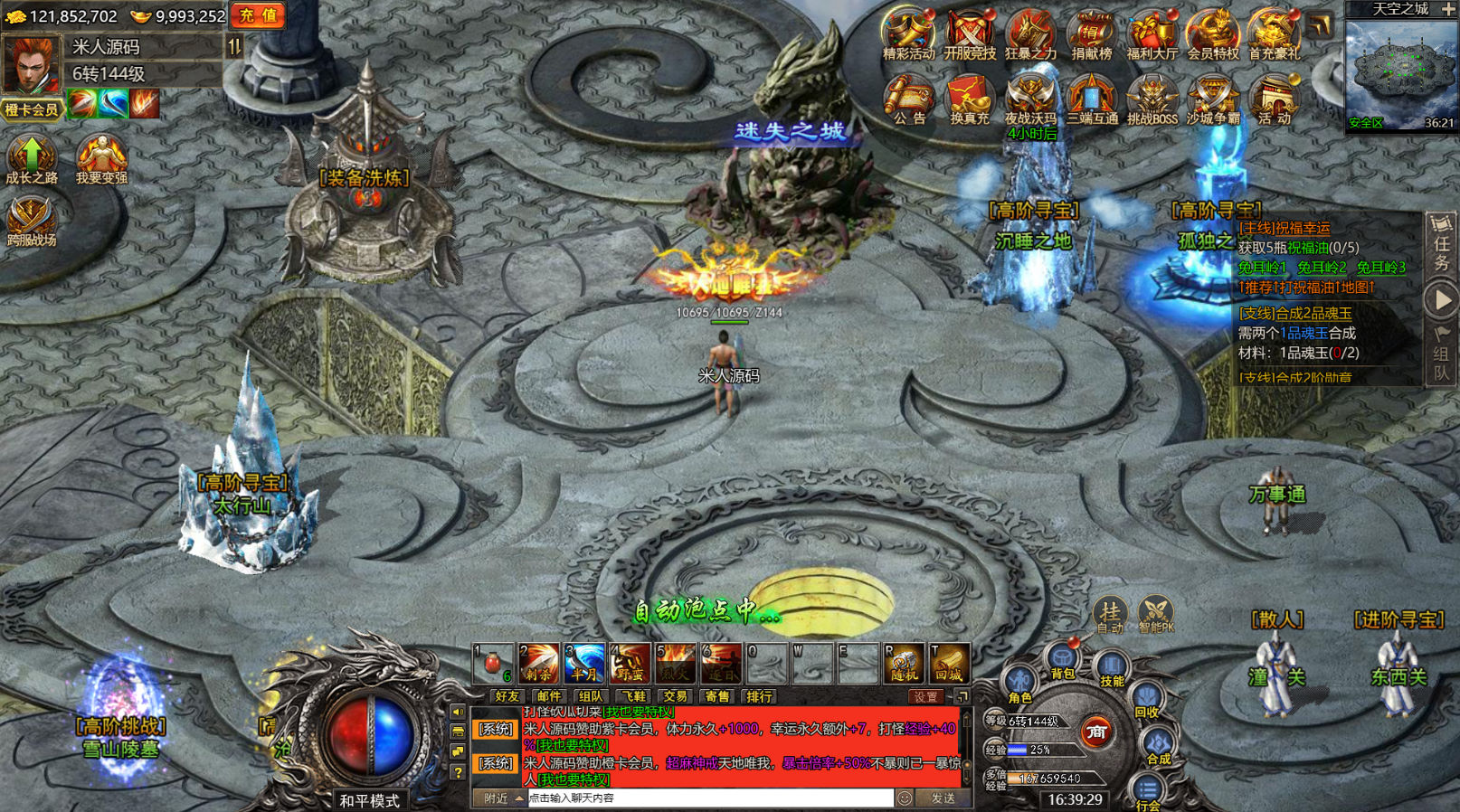Click the chat input field
This screenshot has height=812, width=1460.
pyautogui.click(x=710, y=798)
